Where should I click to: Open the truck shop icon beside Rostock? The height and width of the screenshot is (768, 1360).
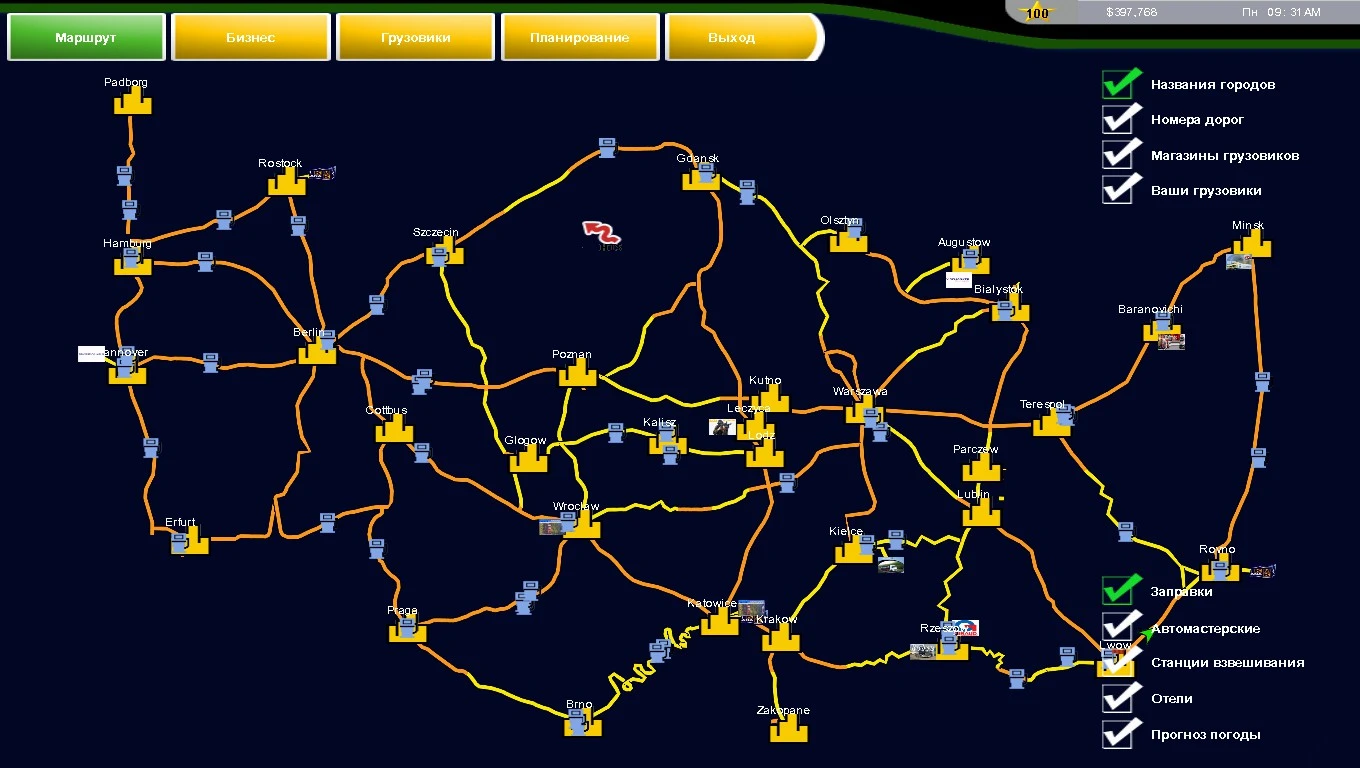322,171
